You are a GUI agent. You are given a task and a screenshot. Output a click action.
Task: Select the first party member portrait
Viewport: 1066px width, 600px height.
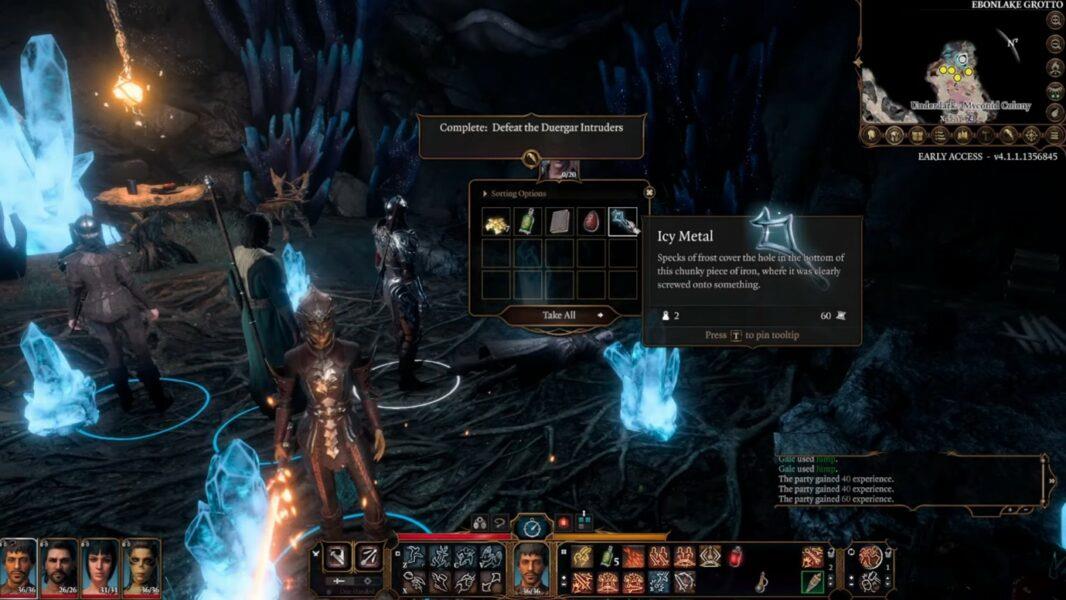[18, 566]
